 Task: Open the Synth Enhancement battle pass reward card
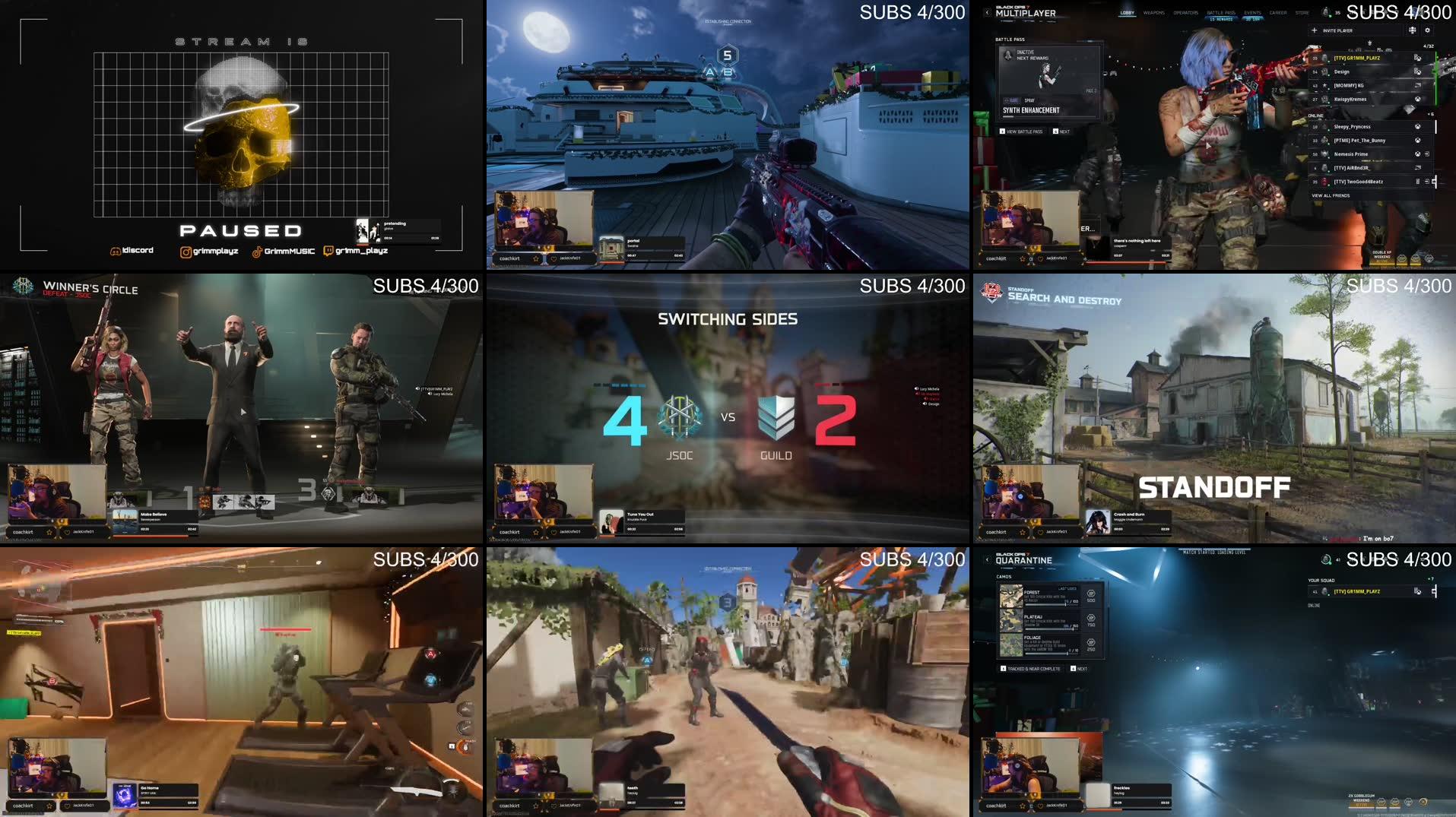coord(1049,83)
